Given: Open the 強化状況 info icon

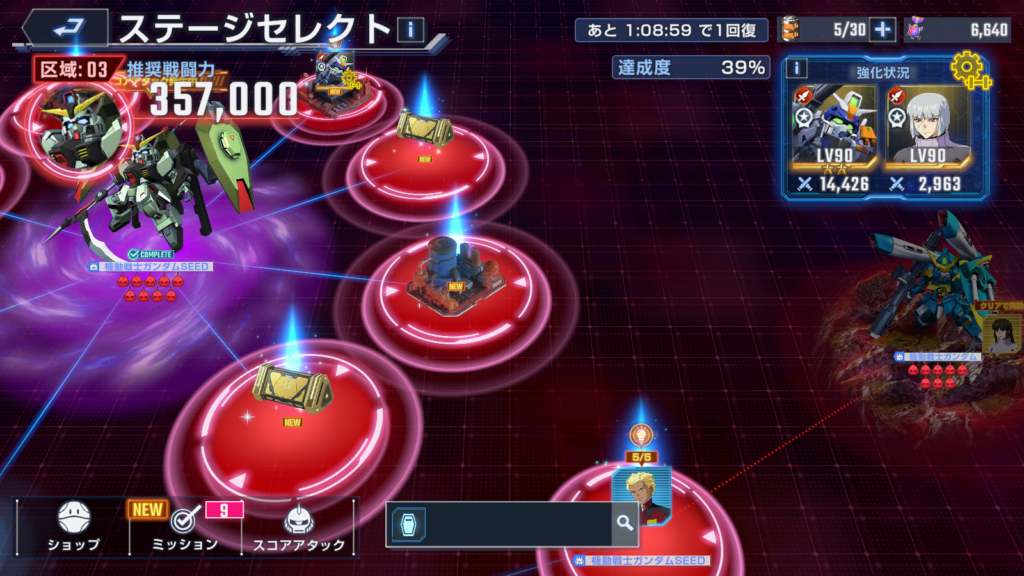Looking at the screenshot, I should (797, 68).
